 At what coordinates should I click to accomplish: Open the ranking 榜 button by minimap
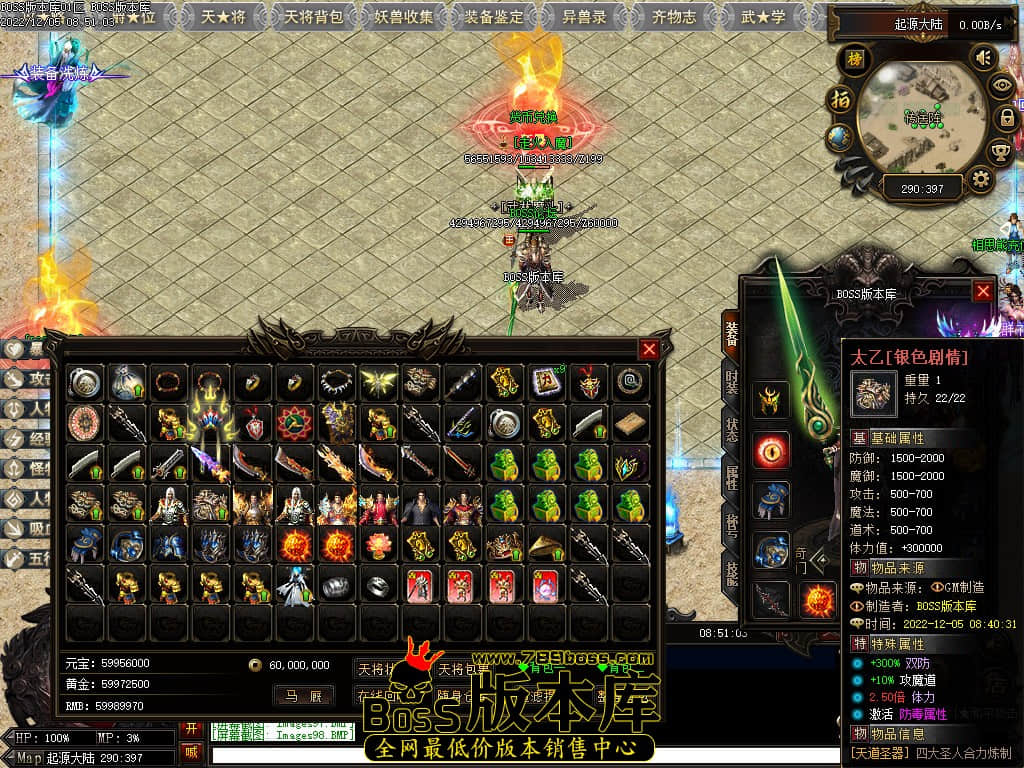[x=854, y=58]
